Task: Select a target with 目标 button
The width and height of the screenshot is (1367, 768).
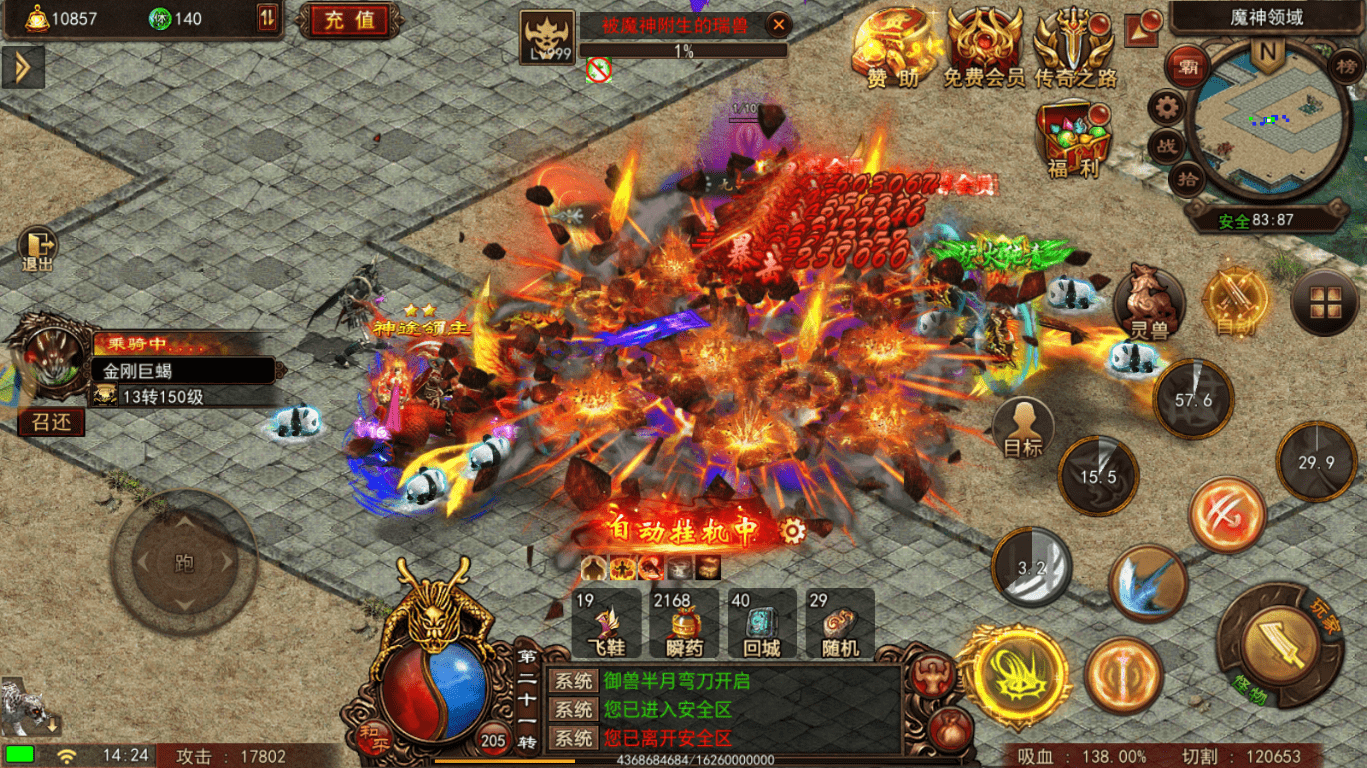Action: pyautogui.click(x=1022, y=428)
